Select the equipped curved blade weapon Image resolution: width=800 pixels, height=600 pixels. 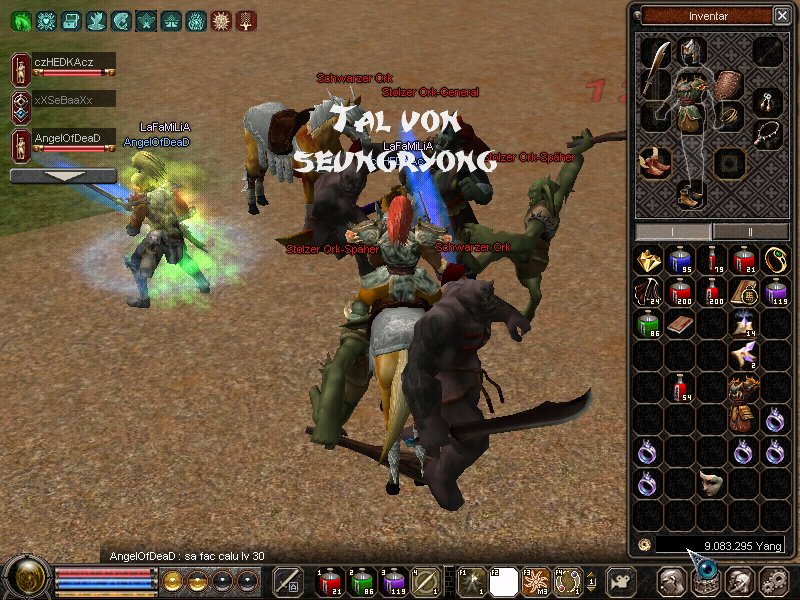pos(654,74)
